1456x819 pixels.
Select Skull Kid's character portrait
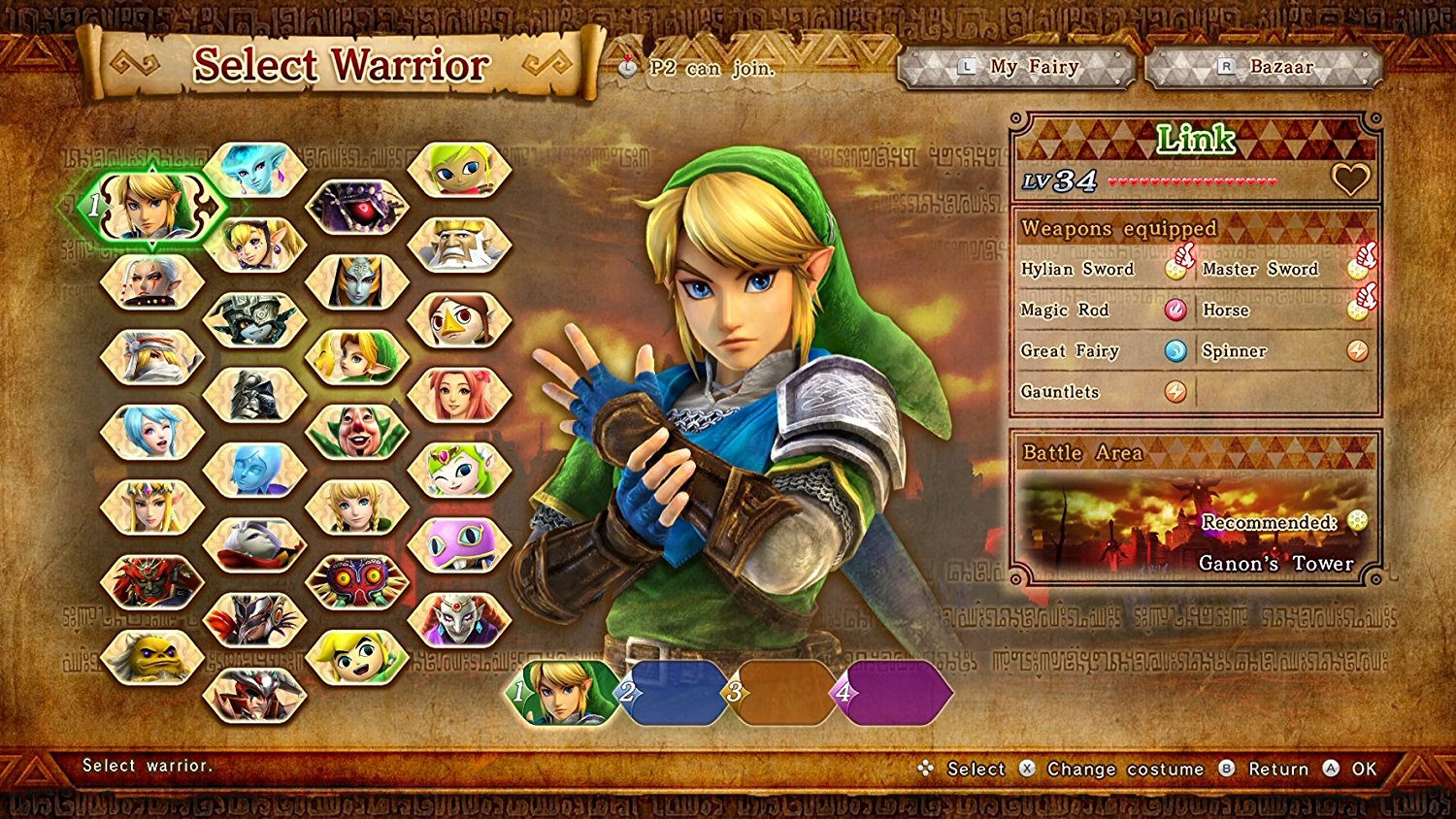(356, 578)
